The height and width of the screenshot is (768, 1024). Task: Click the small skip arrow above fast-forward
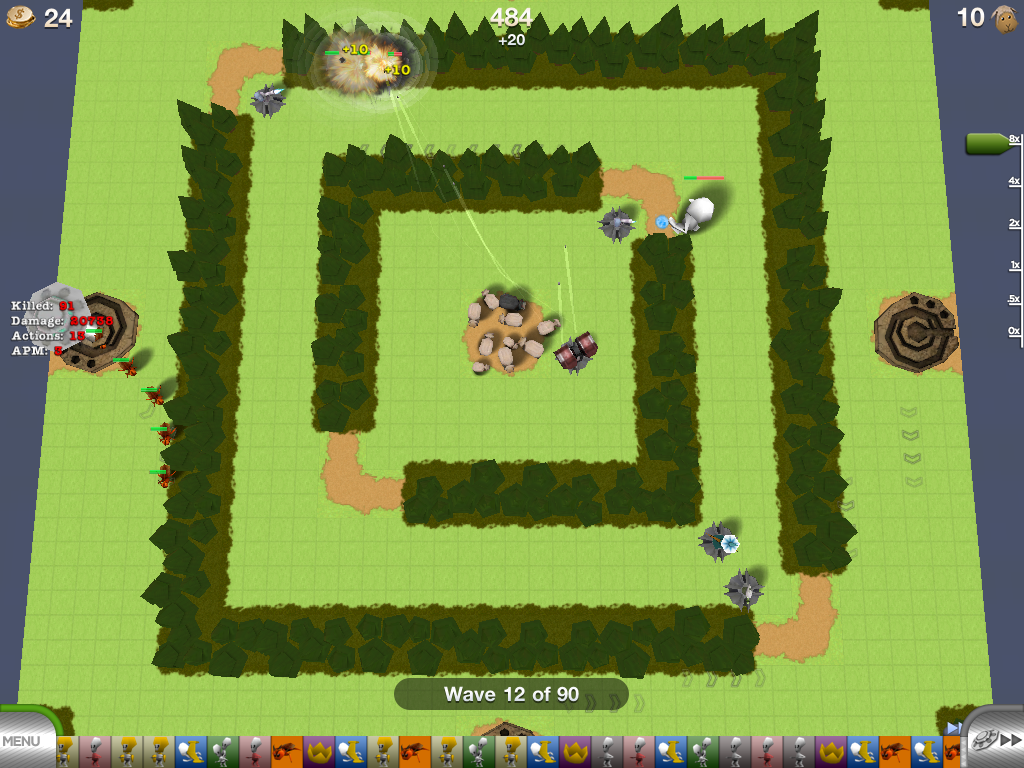954,727
